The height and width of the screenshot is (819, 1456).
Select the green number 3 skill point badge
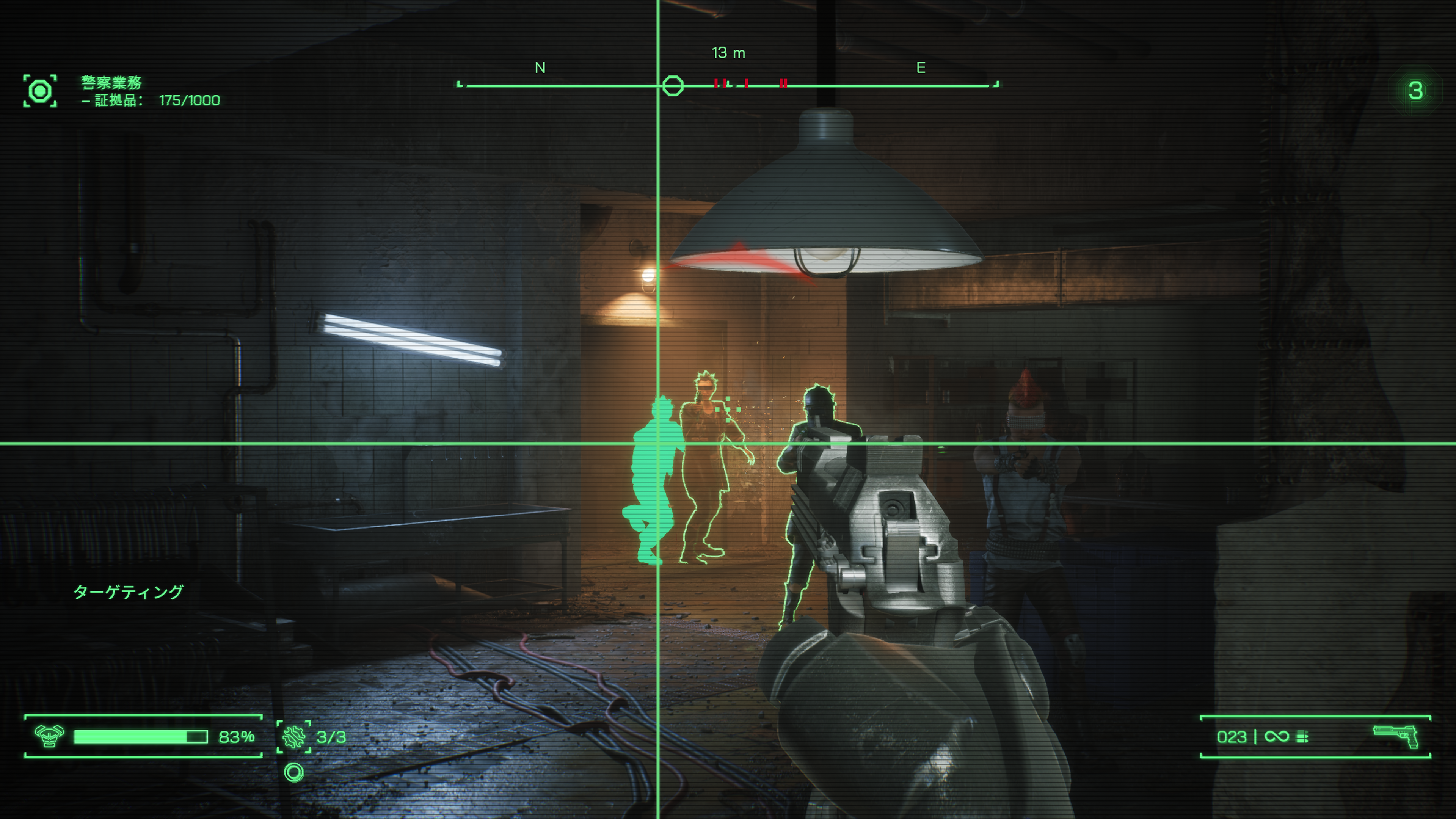(1415, 91)
